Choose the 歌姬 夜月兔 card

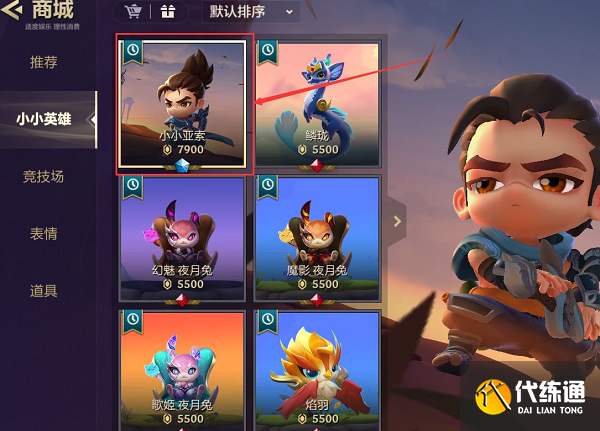182,370
